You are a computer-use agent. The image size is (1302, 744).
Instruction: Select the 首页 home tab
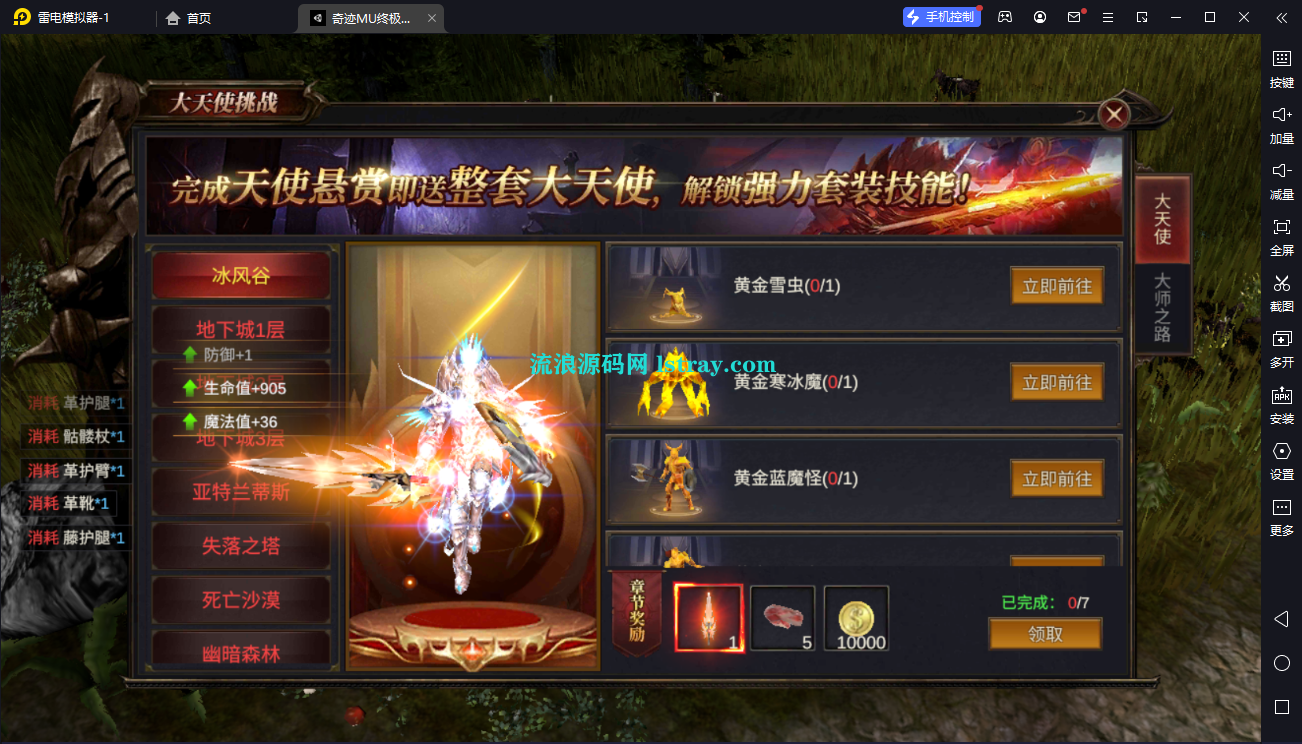point(189,17)
